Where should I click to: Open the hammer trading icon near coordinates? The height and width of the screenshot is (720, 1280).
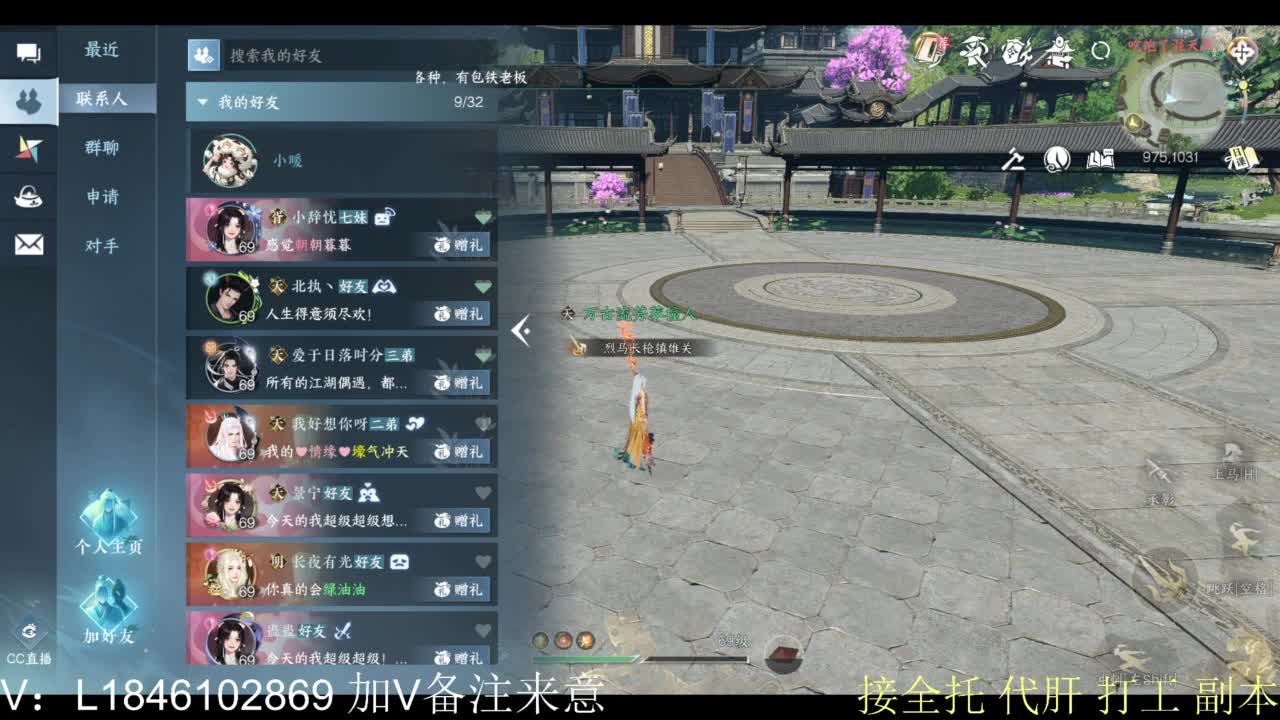(1012, 159)
